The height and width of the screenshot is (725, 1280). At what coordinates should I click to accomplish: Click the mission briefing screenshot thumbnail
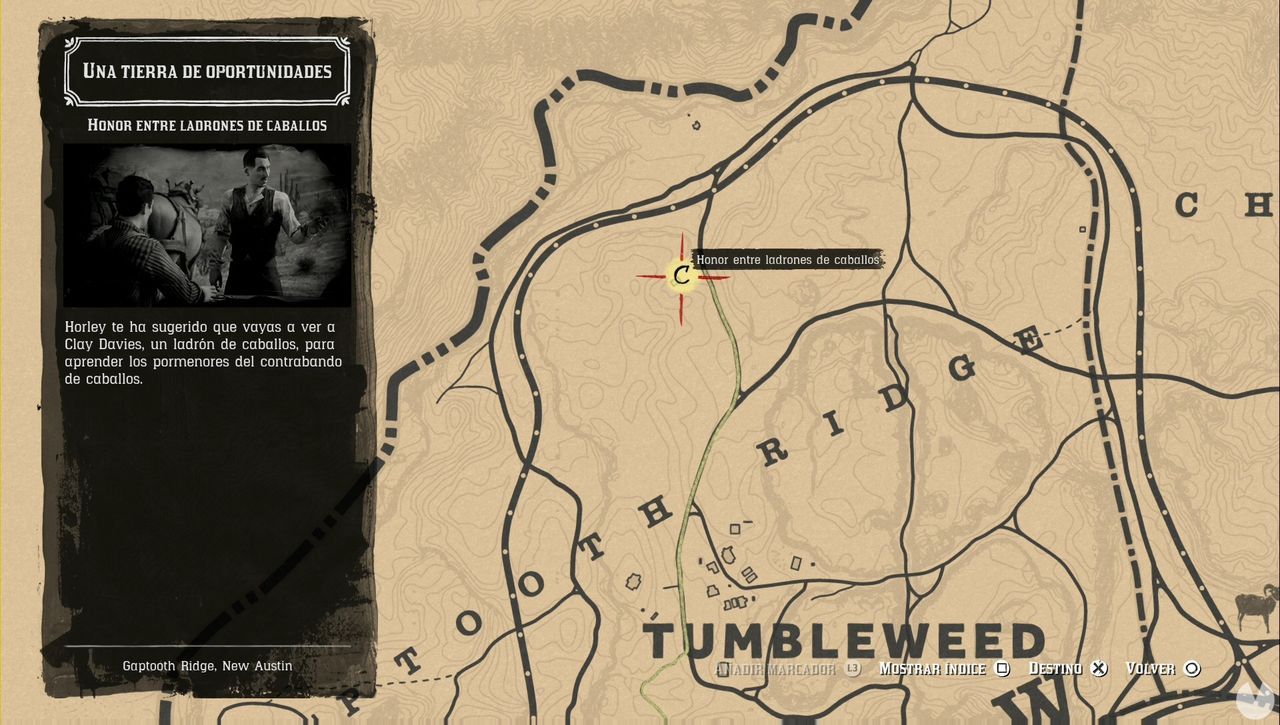[206, 225]
